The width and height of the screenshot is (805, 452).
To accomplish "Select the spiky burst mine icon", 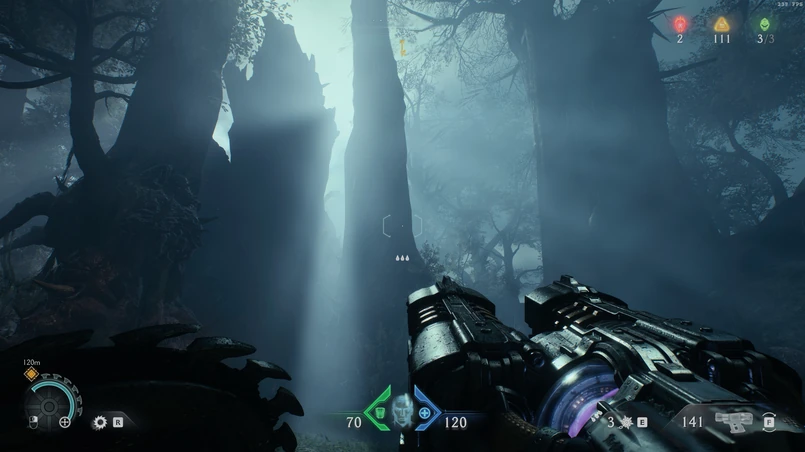I will click(625, 422).
